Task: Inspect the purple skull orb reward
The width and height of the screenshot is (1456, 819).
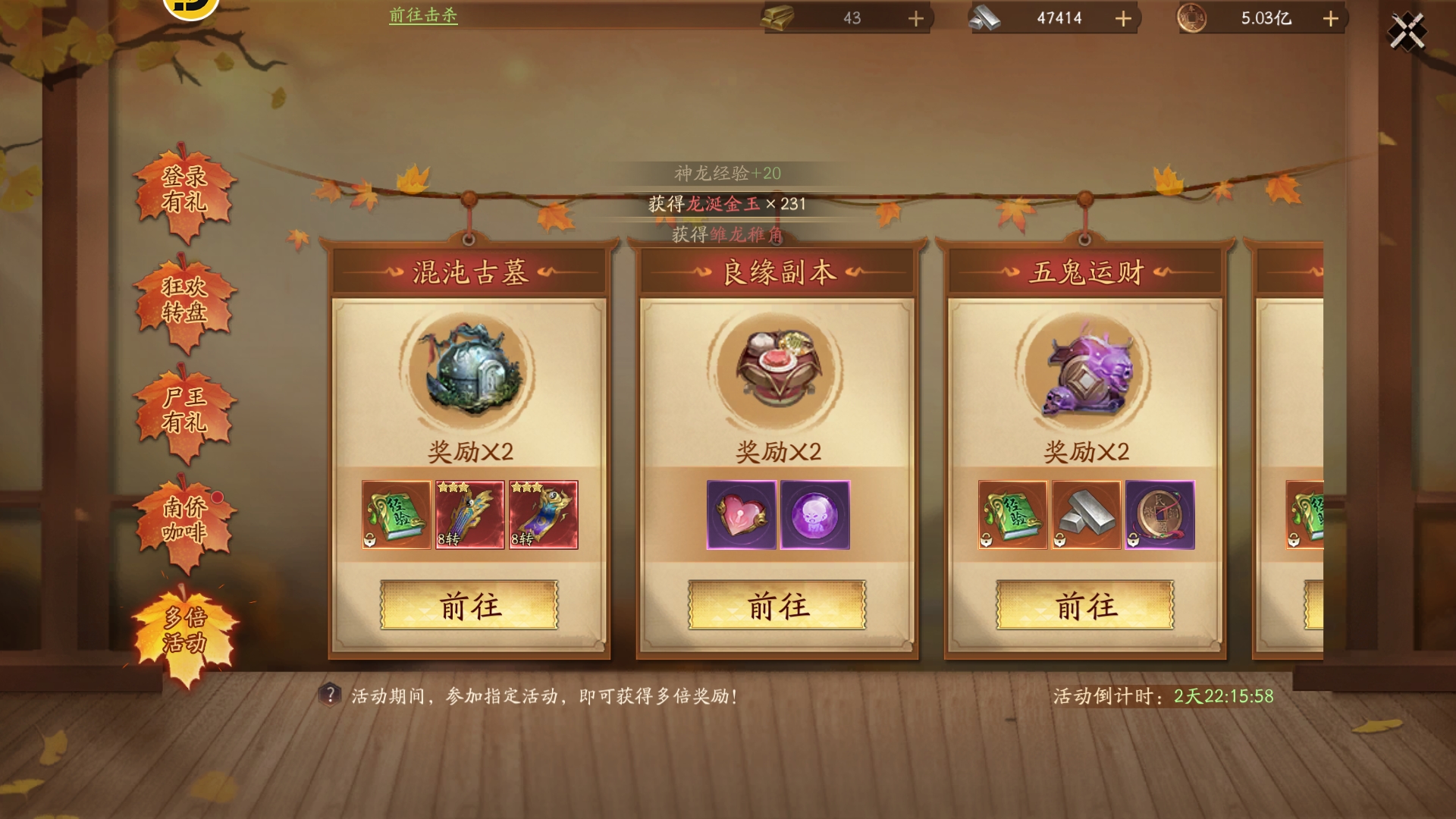Action: click(x=814, y=515)
